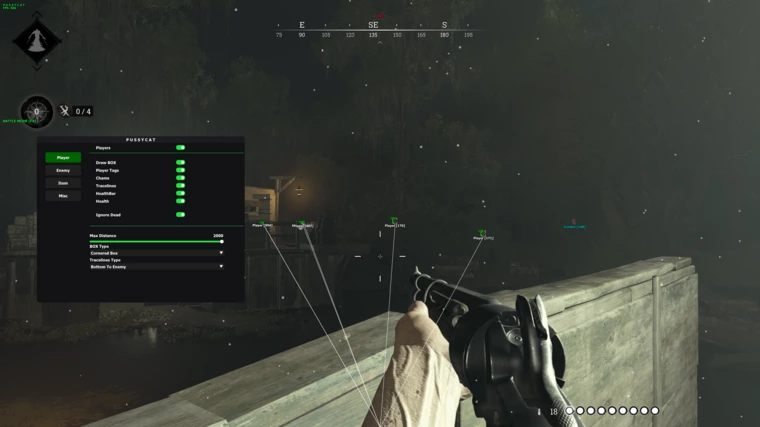Switch off the HealthBar toggle
Image resolution: width=760 pixels, height=427 pixels.
pyautogui.click(x=181, y=193)
